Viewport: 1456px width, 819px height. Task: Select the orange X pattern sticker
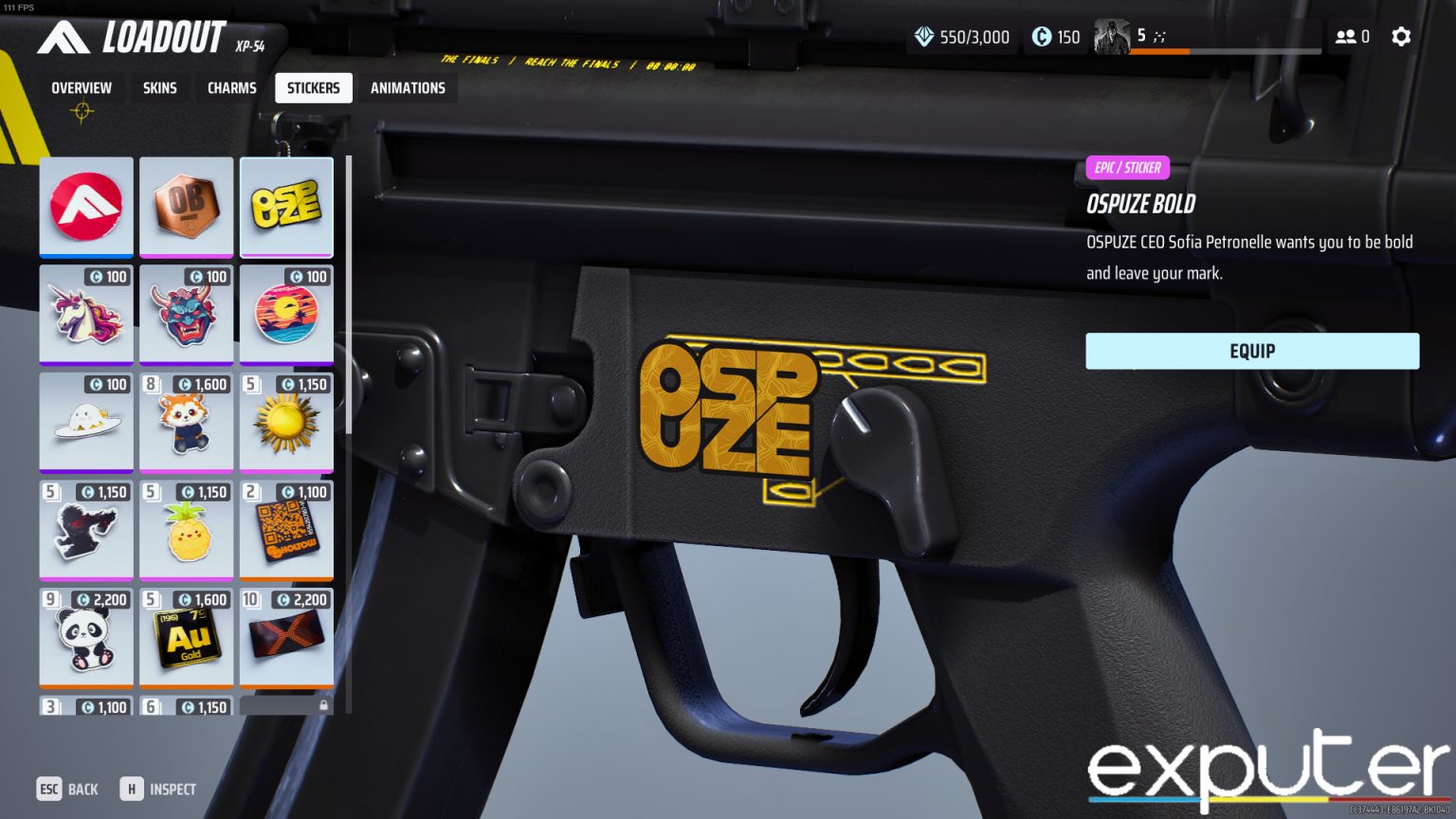tap(286, 638)
